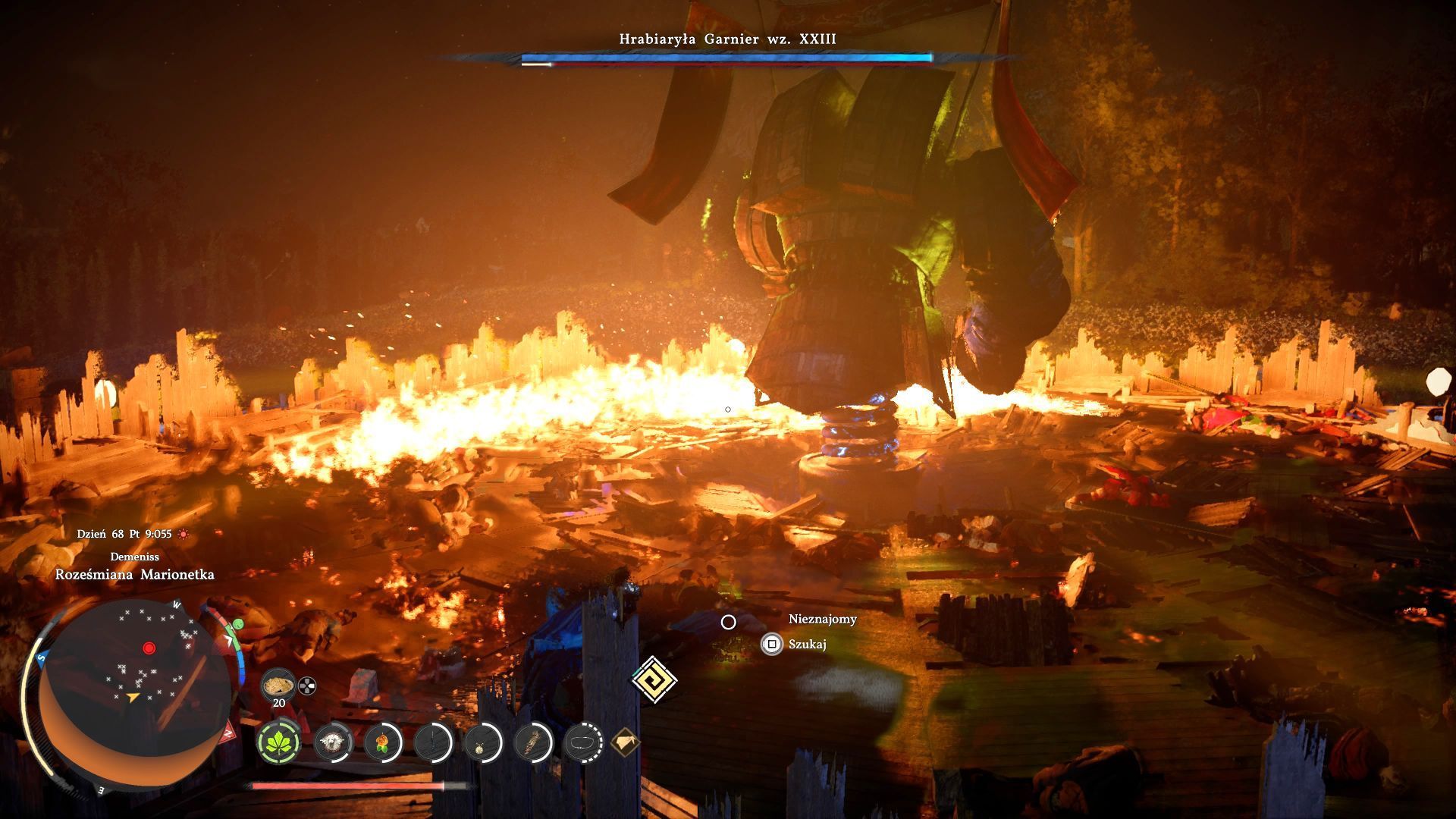Select the dark wand slot in hotbar
Viewport: 1456px width, 819px height.
(433, 742)
